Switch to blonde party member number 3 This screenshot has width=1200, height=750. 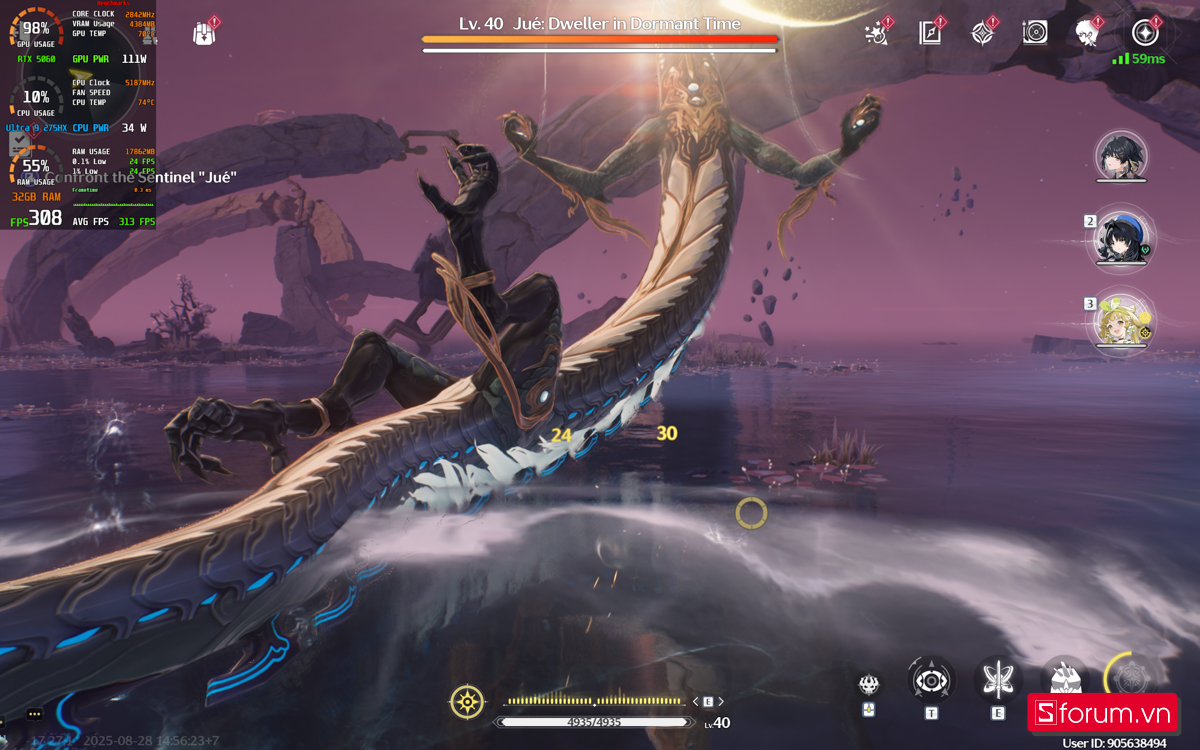click(1121, 321)
